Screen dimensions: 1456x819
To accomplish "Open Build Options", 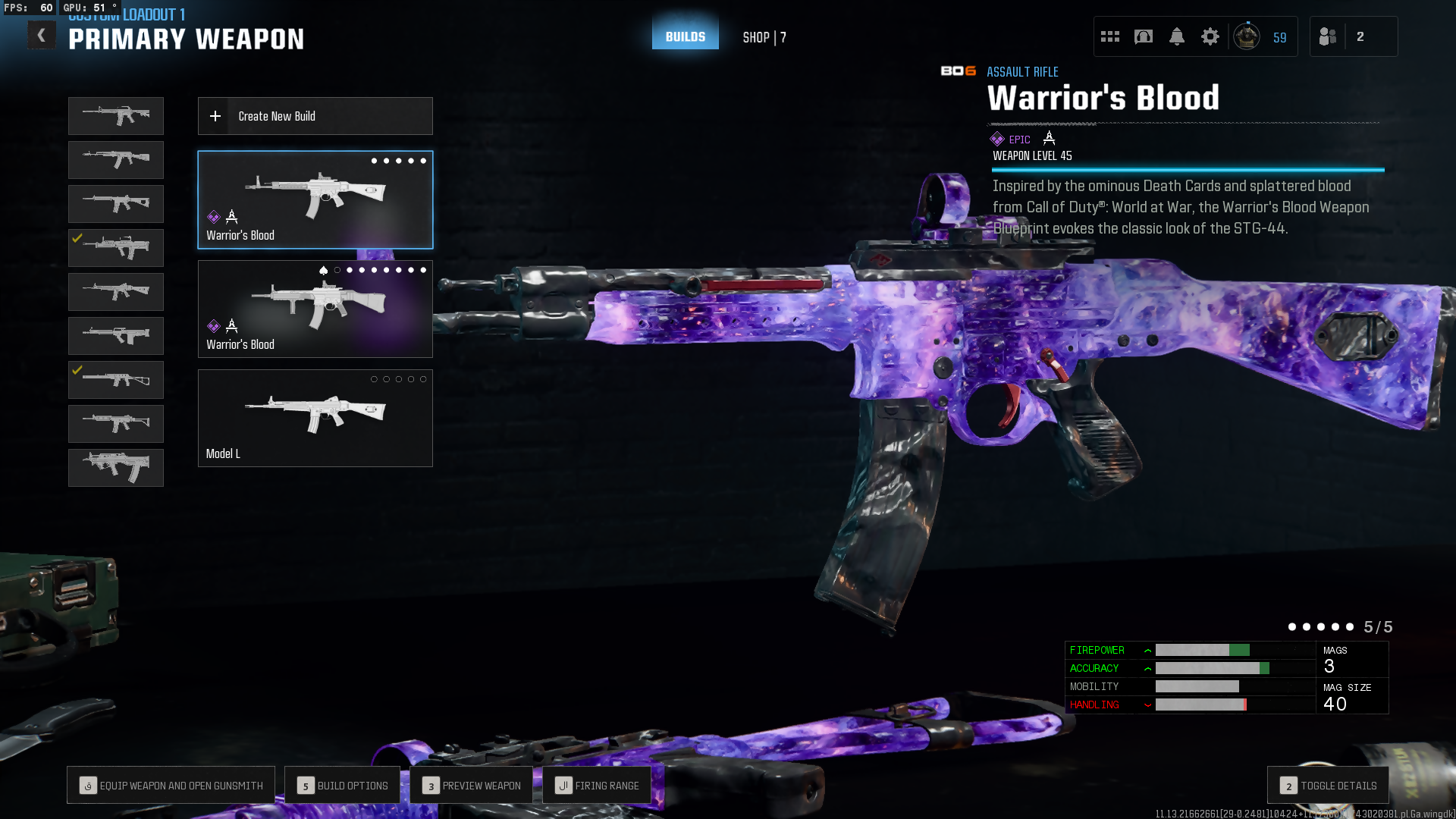I will tap(342, 786).
